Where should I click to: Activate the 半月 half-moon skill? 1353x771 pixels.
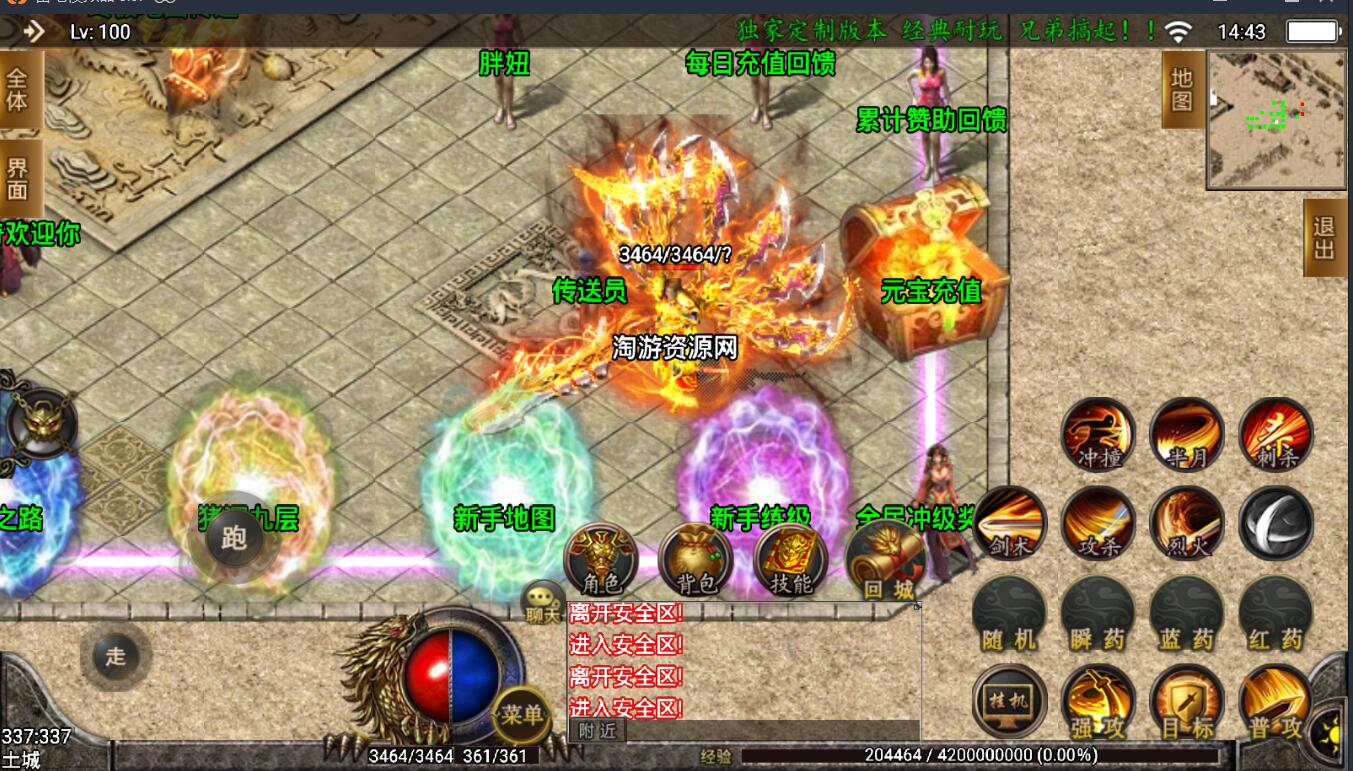(1187, 435)
